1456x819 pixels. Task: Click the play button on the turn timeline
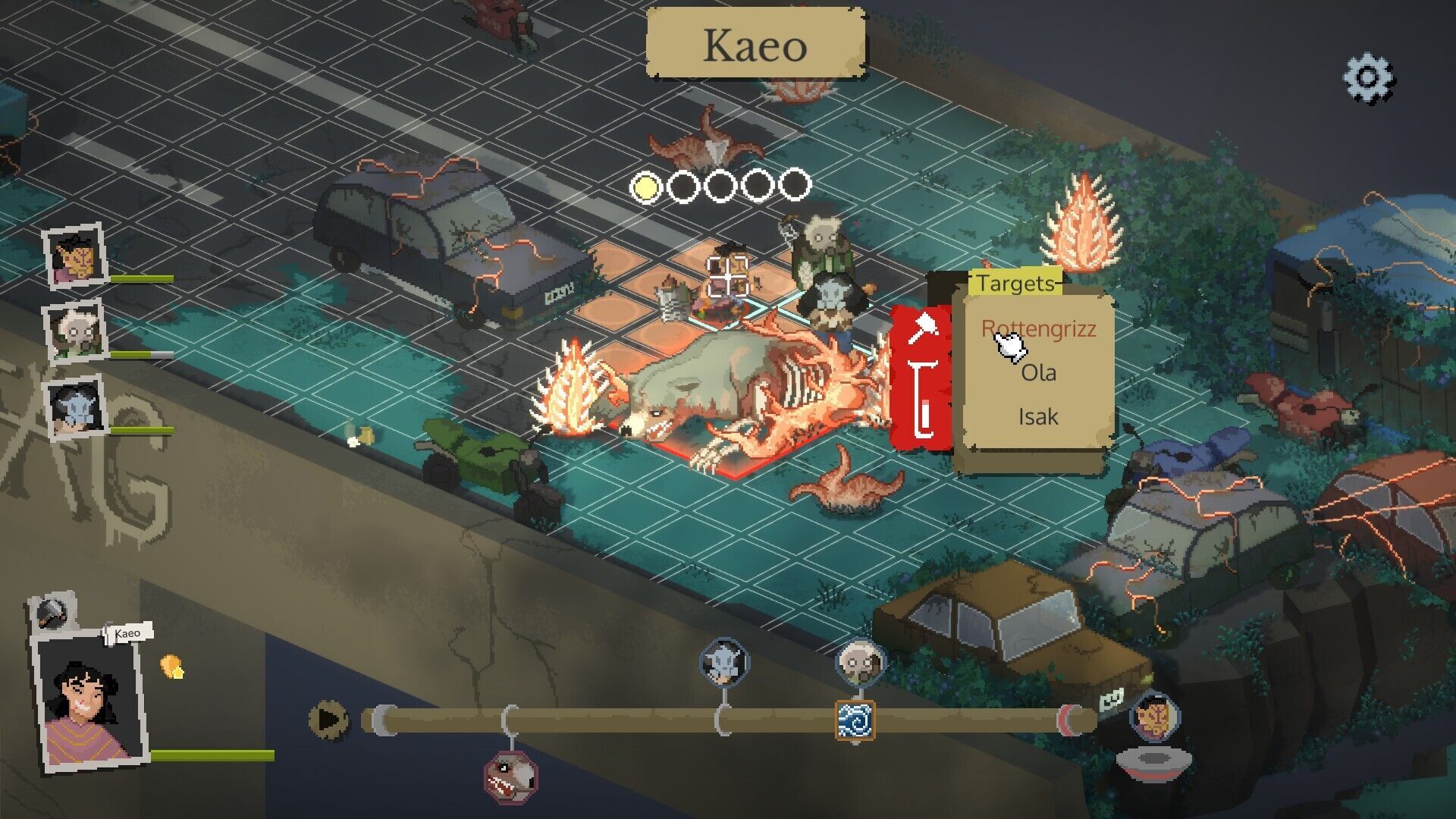point(328,719)
